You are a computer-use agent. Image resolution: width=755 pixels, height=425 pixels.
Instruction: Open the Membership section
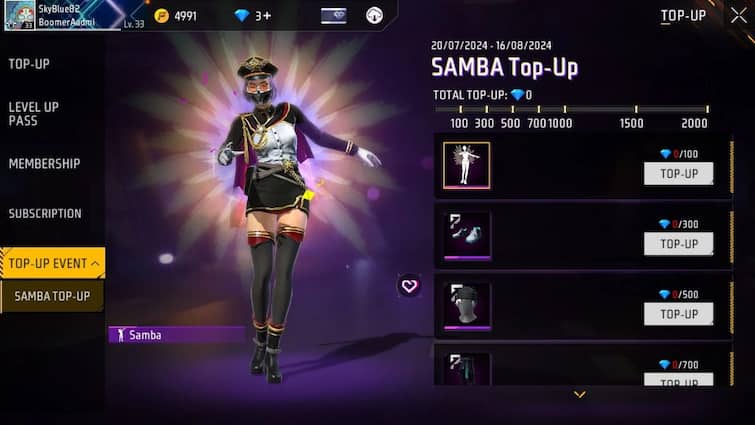pos(44,163)
